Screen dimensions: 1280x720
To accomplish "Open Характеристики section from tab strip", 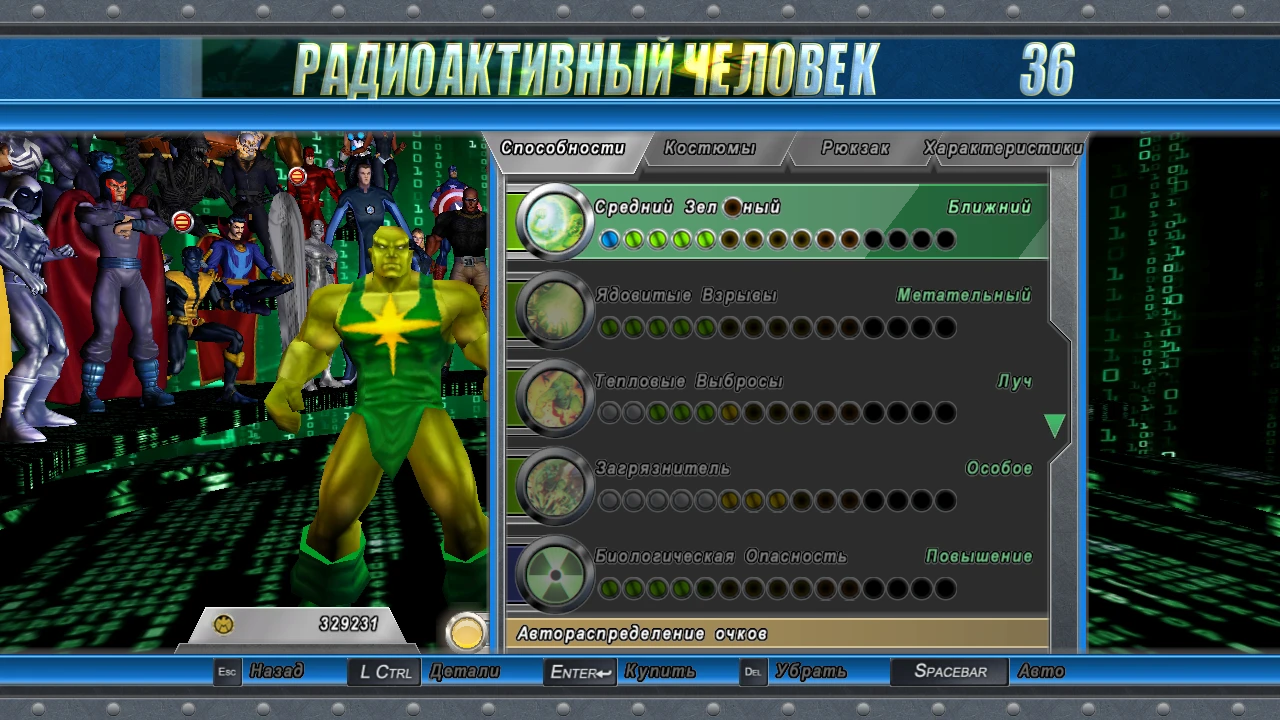I will pos(1003,146).
